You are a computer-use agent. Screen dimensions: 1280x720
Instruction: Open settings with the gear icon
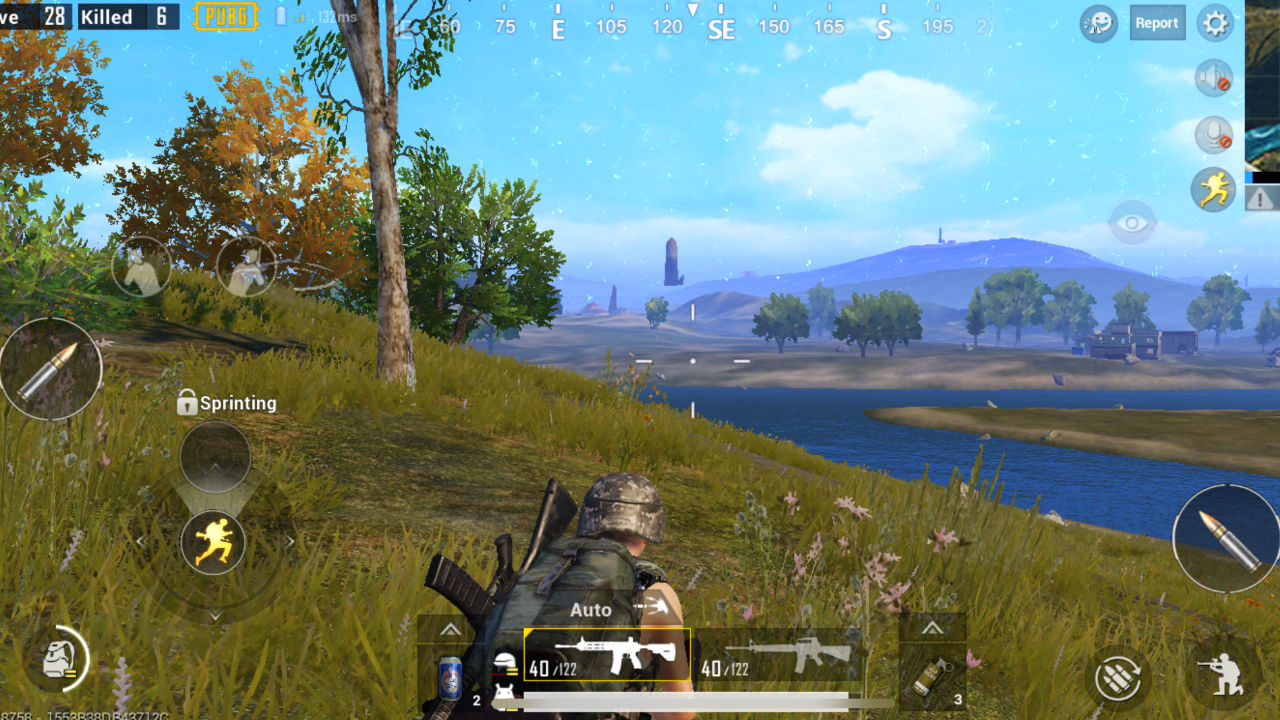pos(1215,23)
